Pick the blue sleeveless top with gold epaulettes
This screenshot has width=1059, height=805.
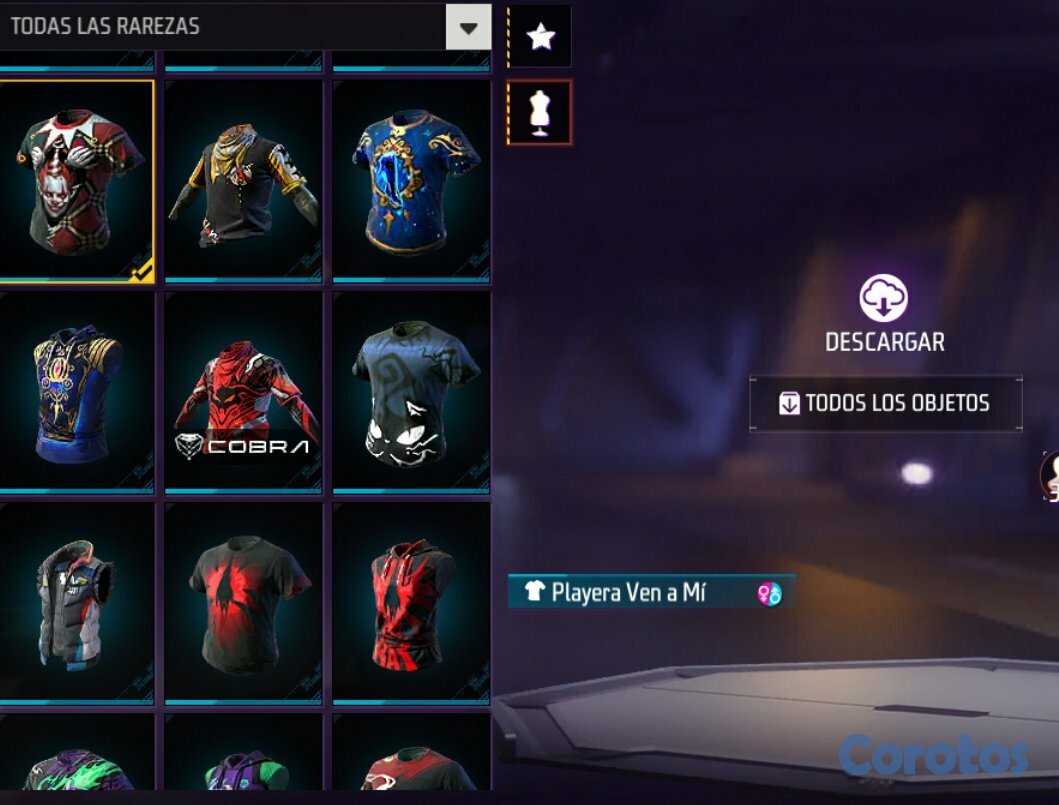point(76,391)
